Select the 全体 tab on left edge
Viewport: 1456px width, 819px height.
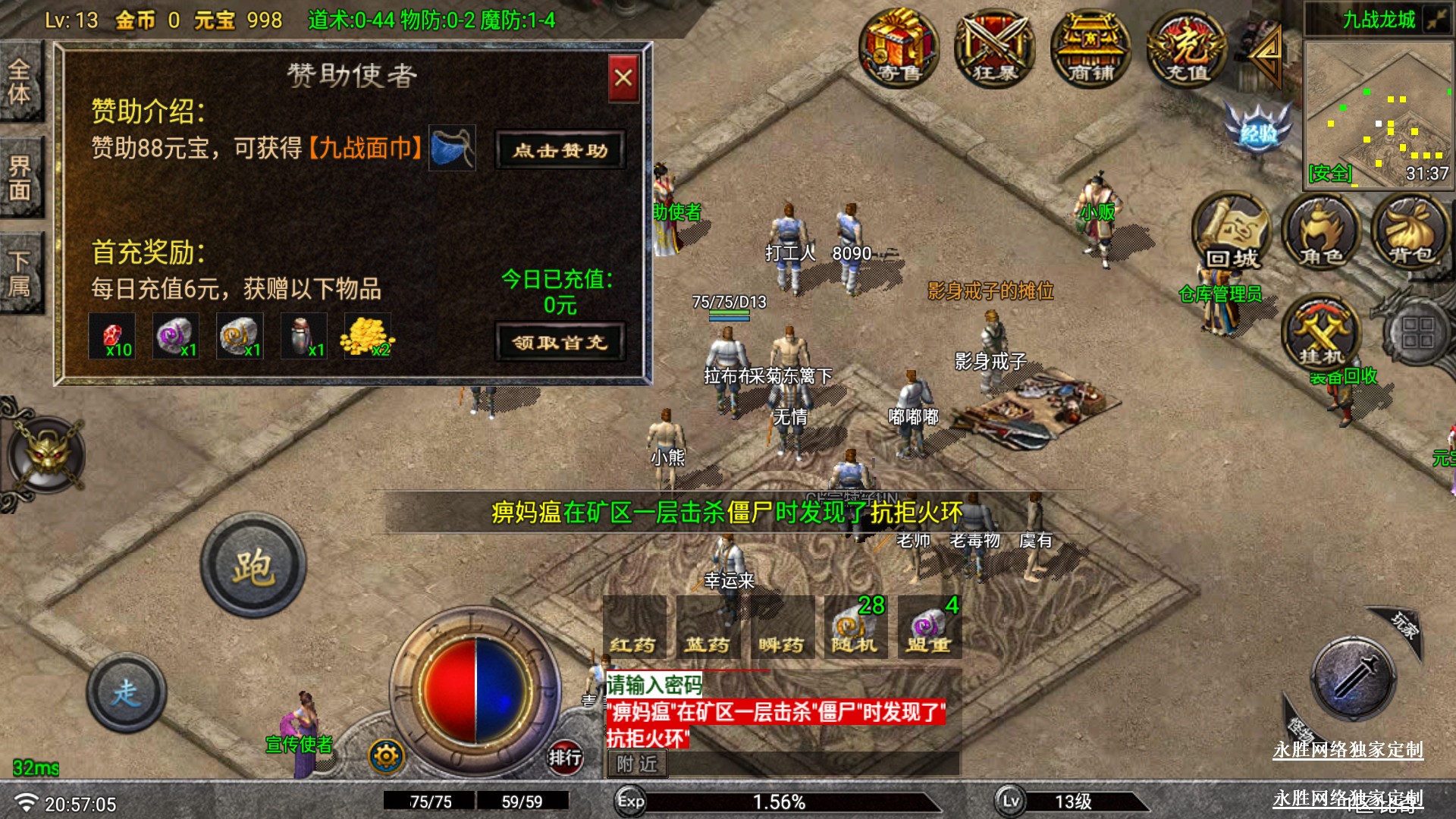[20, 82]
